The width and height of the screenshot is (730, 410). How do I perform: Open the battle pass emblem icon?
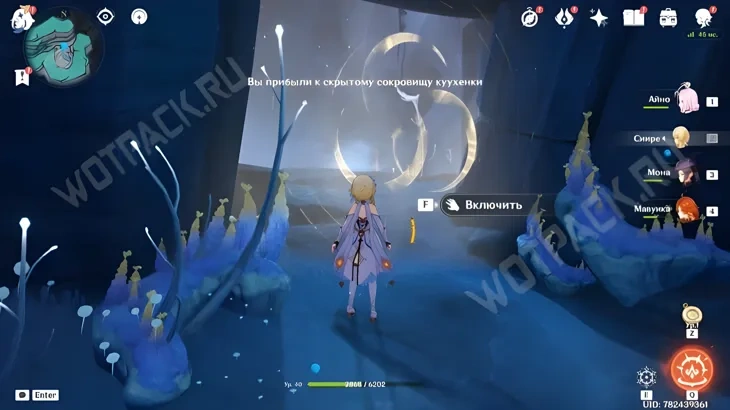(x=565, y=17)
